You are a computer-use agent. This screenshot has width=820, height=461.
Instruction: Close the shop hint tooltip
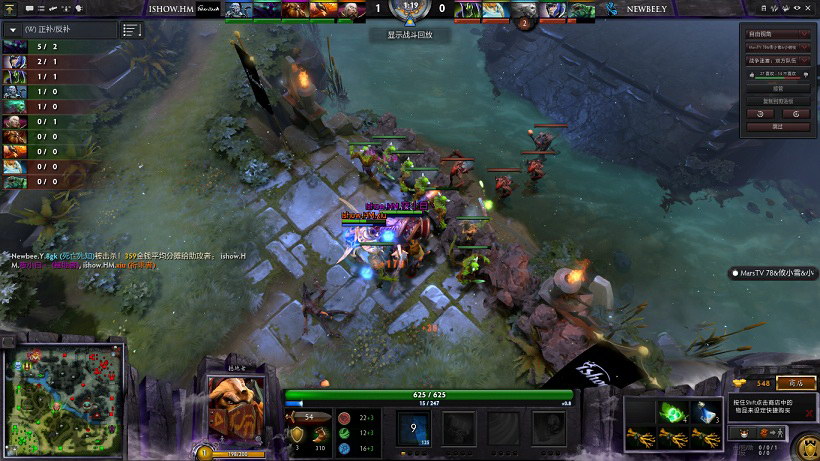808,412
